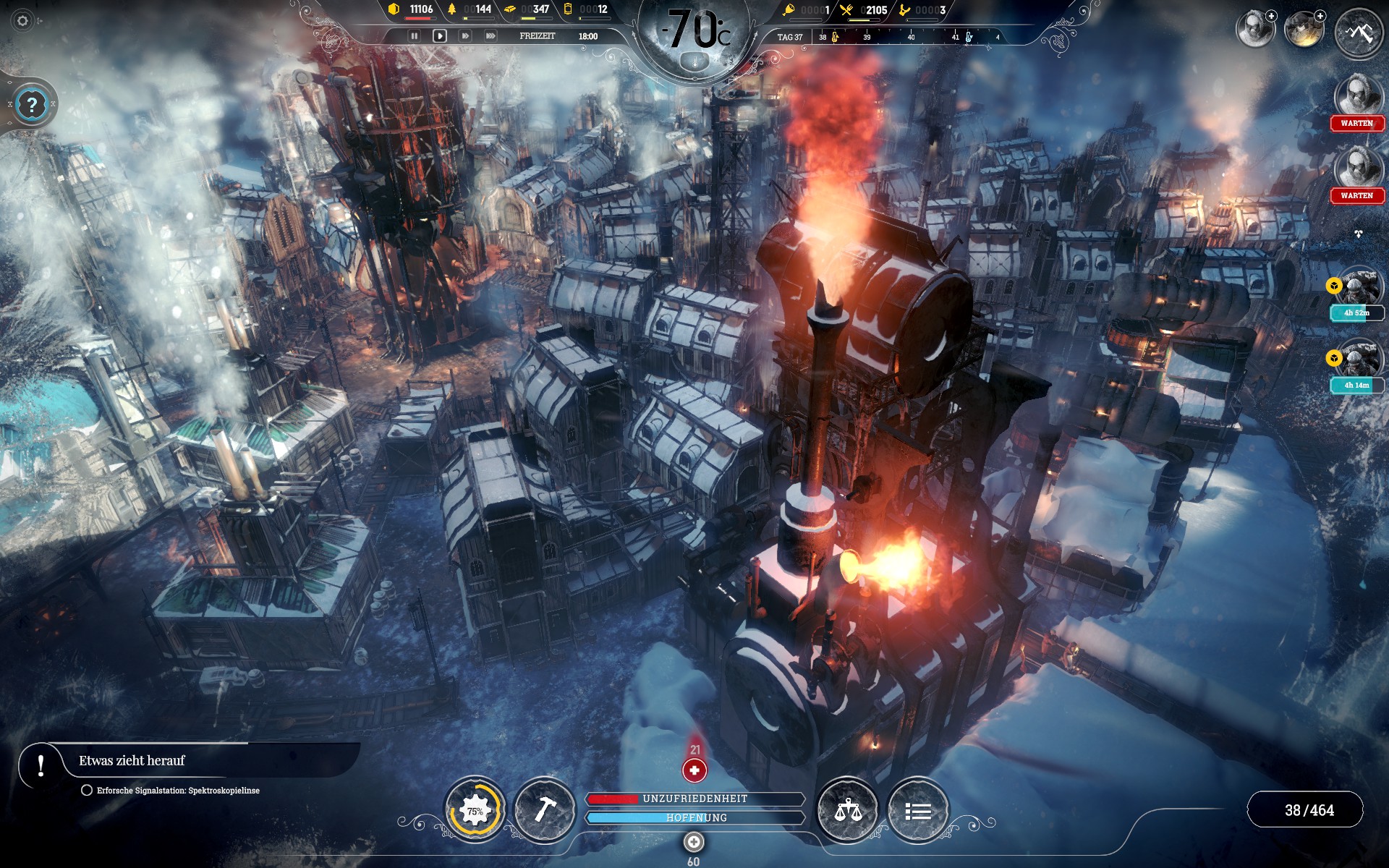Viewport: 1389px width, 868px height.
Task: Open the economy list overview
Action: (x=917, y=811)
